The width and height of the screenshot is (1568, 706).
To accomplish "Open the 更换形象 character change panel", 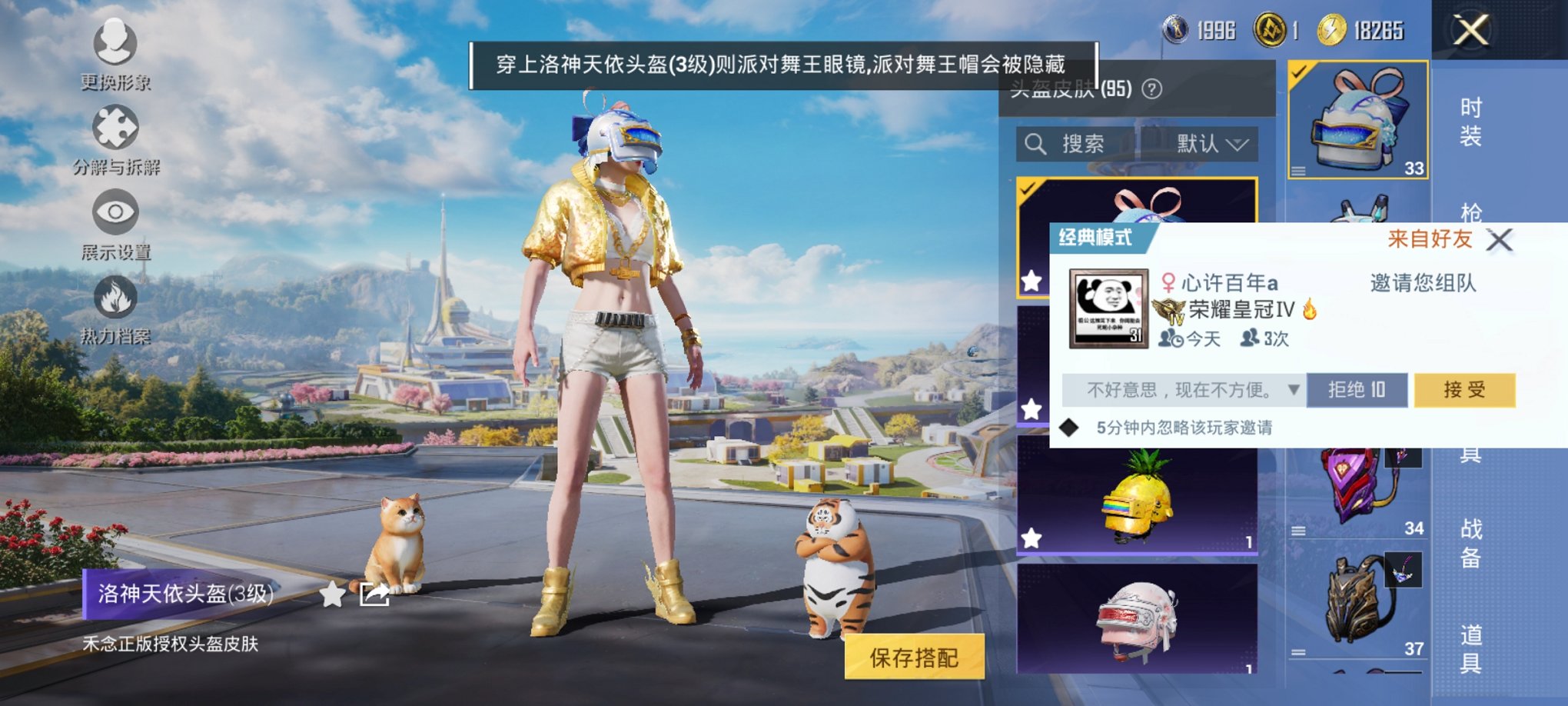I will [114, 46].
